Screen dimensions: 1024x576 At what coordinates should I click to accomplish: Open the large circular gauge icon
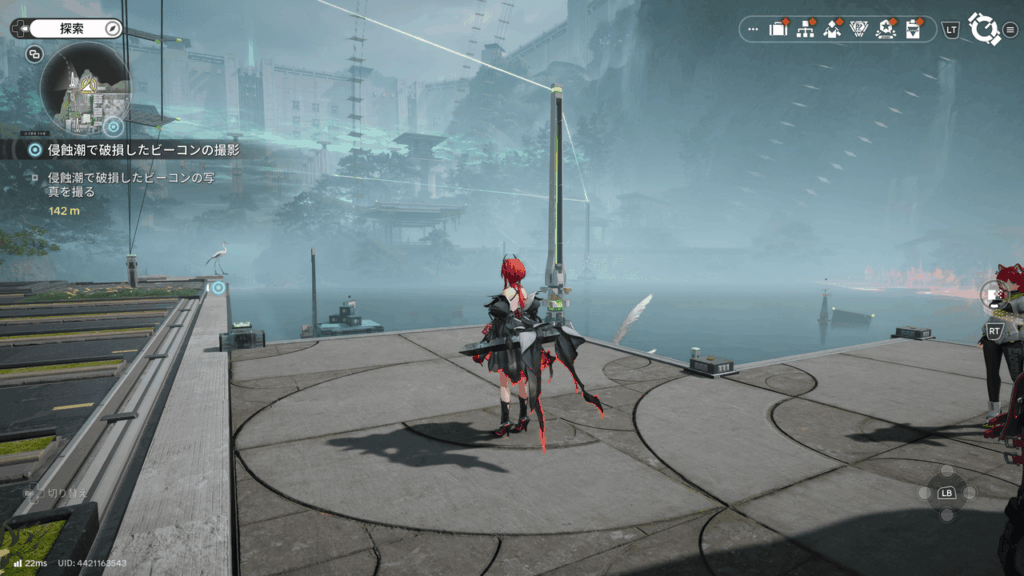(x=984, y=28)
